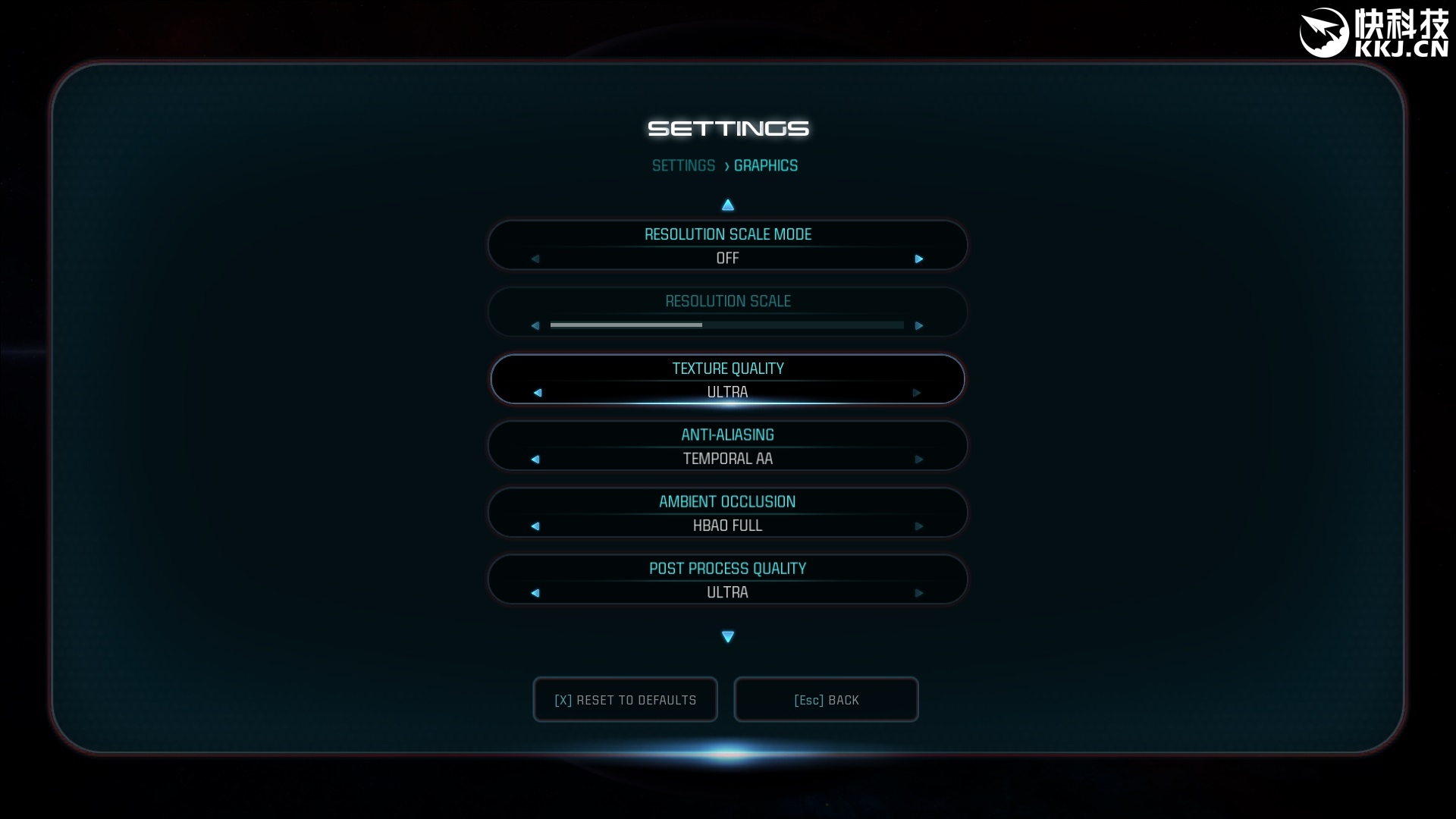The width and height of the screenshot is (1456, 819).
Task: Raise Texture Quality with its right arrow
Action: [917, 393]
